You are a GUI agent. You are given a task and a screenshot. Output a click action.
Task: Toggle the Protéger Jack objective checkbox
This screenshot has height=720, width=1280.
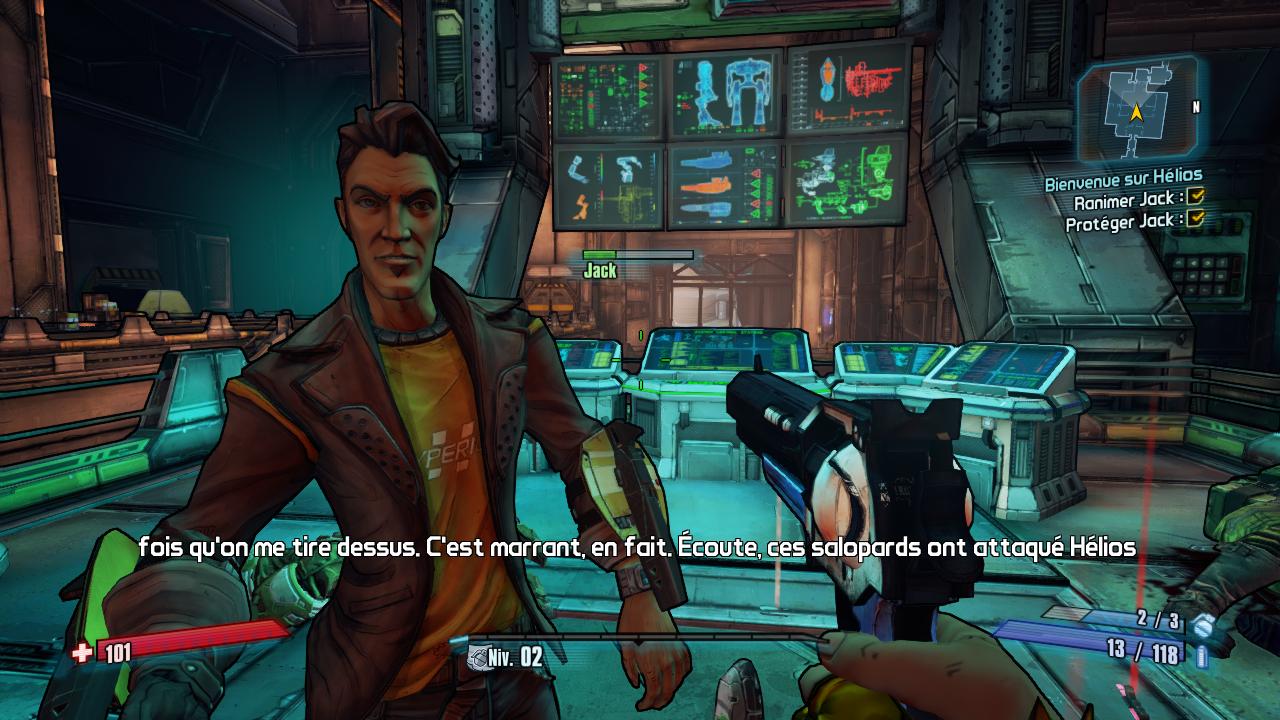pyautogui.click(x=1196, y=218)
